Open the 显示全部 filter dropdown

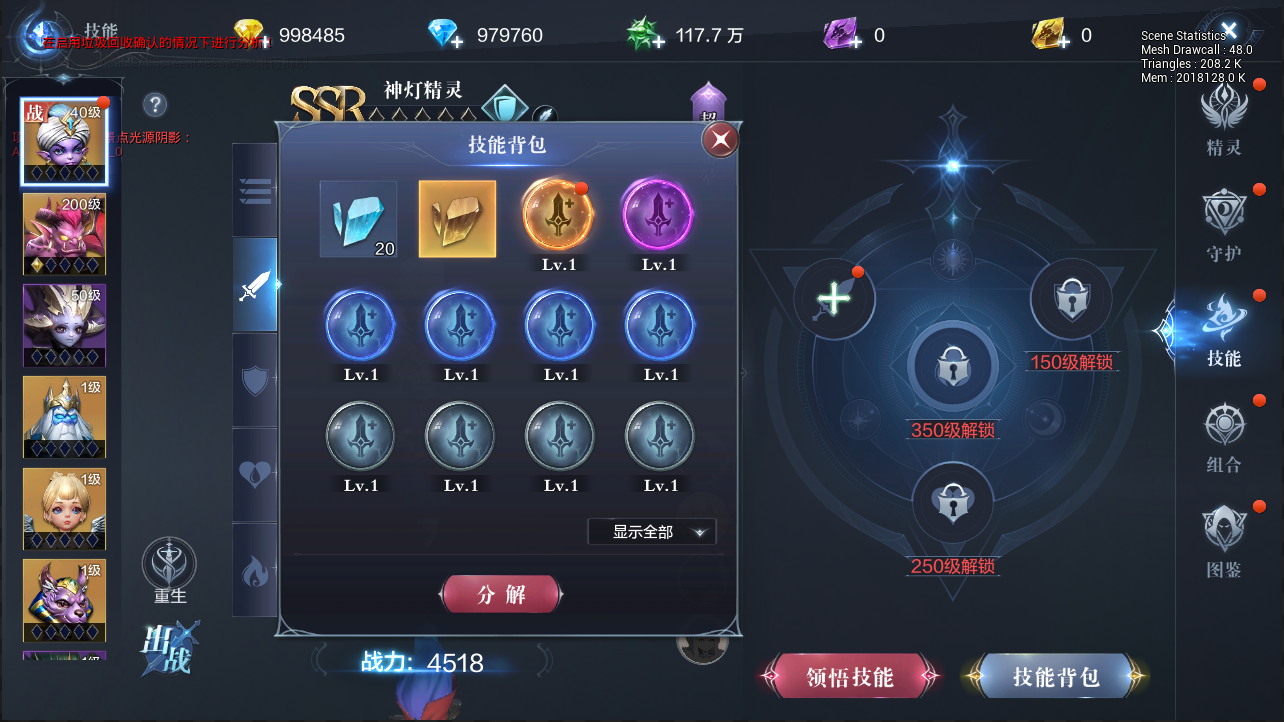pos(652,531)
